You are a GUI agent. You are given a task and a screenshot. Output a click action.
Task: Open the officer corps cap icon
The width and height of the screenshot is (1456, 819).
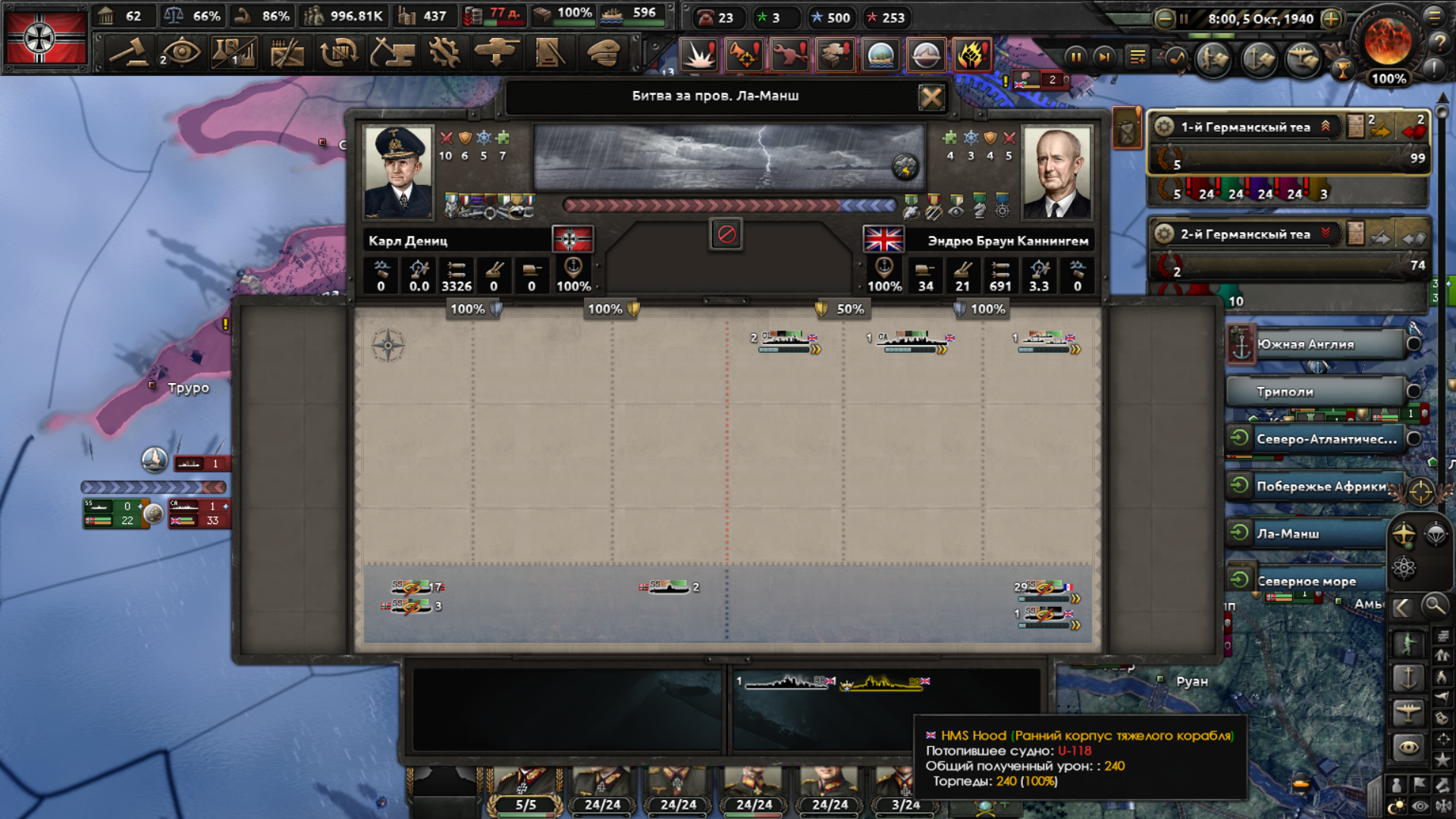(x=604, y=53)
